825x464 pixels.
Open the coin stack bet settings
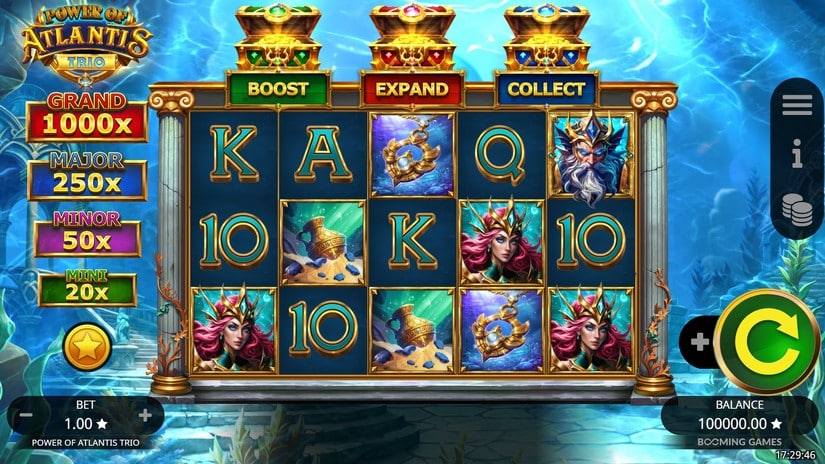[x=797, y=209]
